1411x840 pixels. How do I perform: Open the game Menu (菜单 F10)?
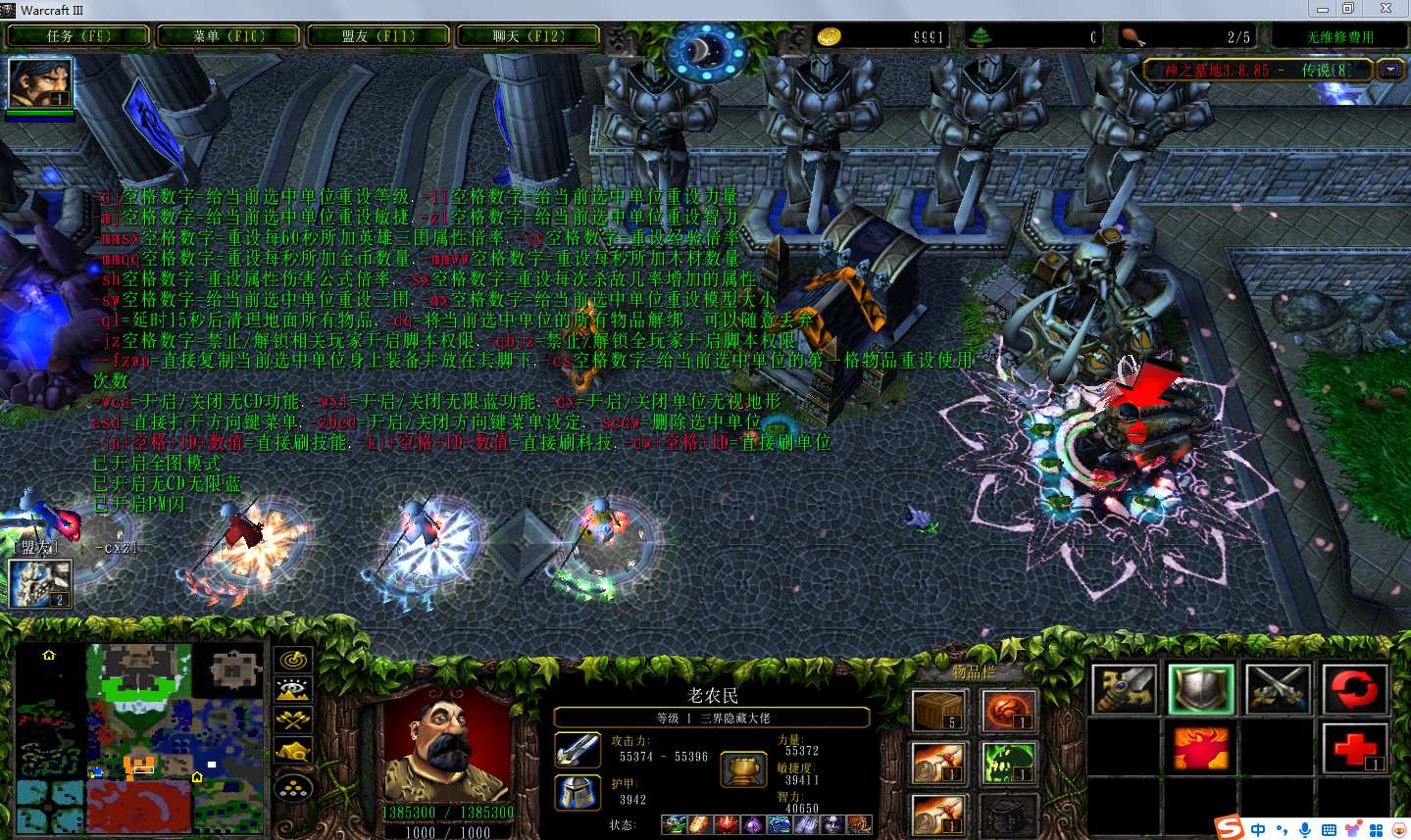tap(227, 36)
